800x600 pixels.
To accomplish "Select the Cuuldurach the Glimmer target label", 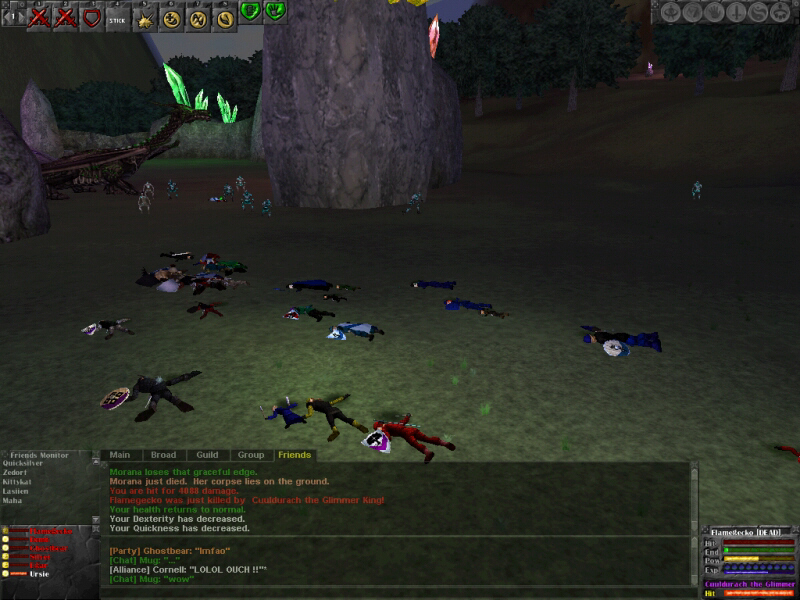I will [750, 584].
